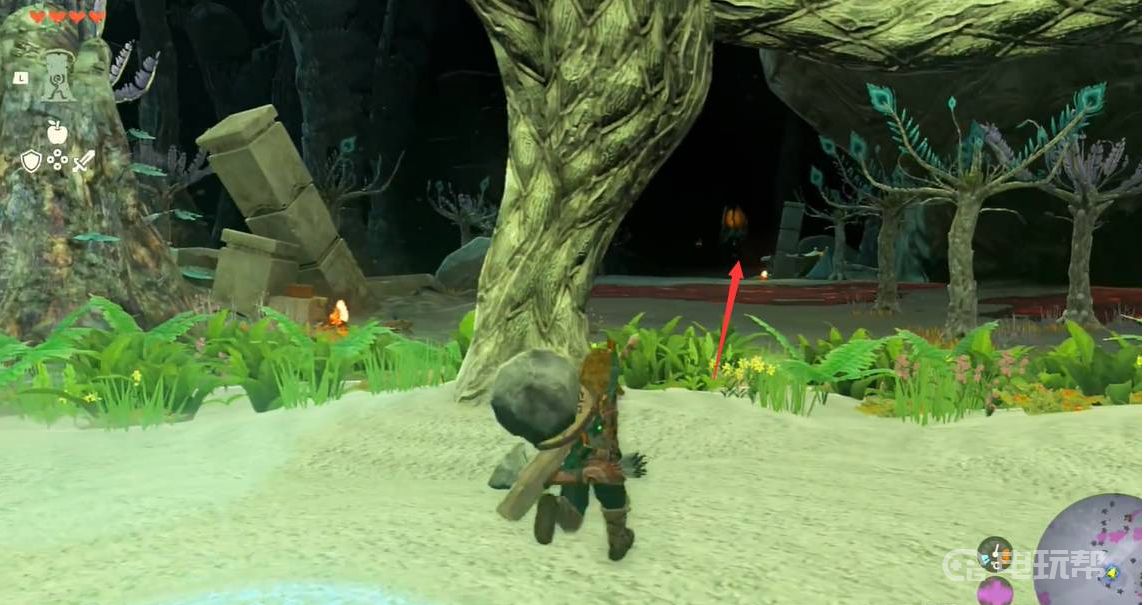The width and height of the screenshot is (1144, 605).
Task: Select the ability icon beside the L tag
Action: (57, 77)
